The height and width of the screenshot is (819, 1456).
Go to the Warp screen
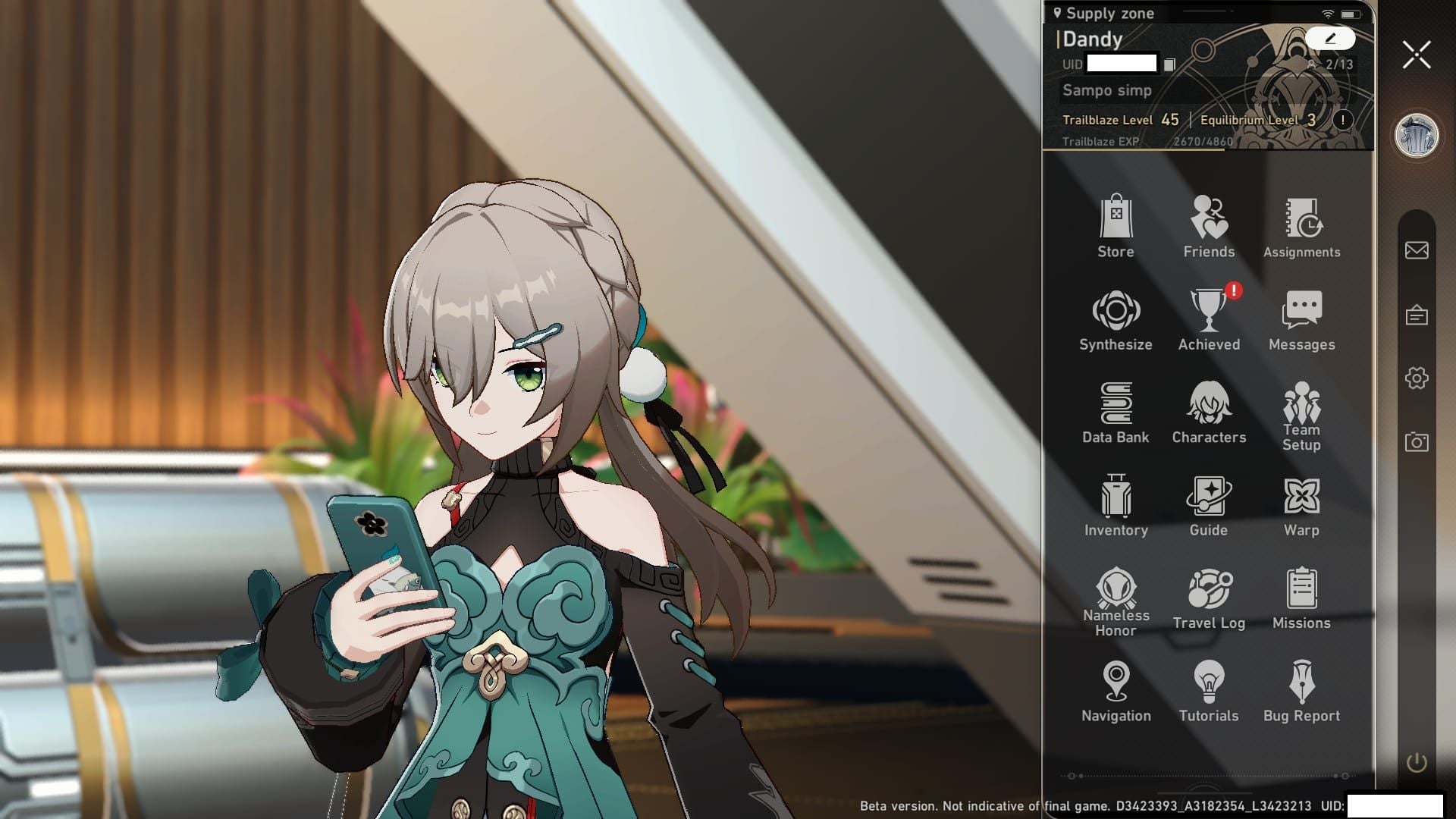[x=1301, y=505]
